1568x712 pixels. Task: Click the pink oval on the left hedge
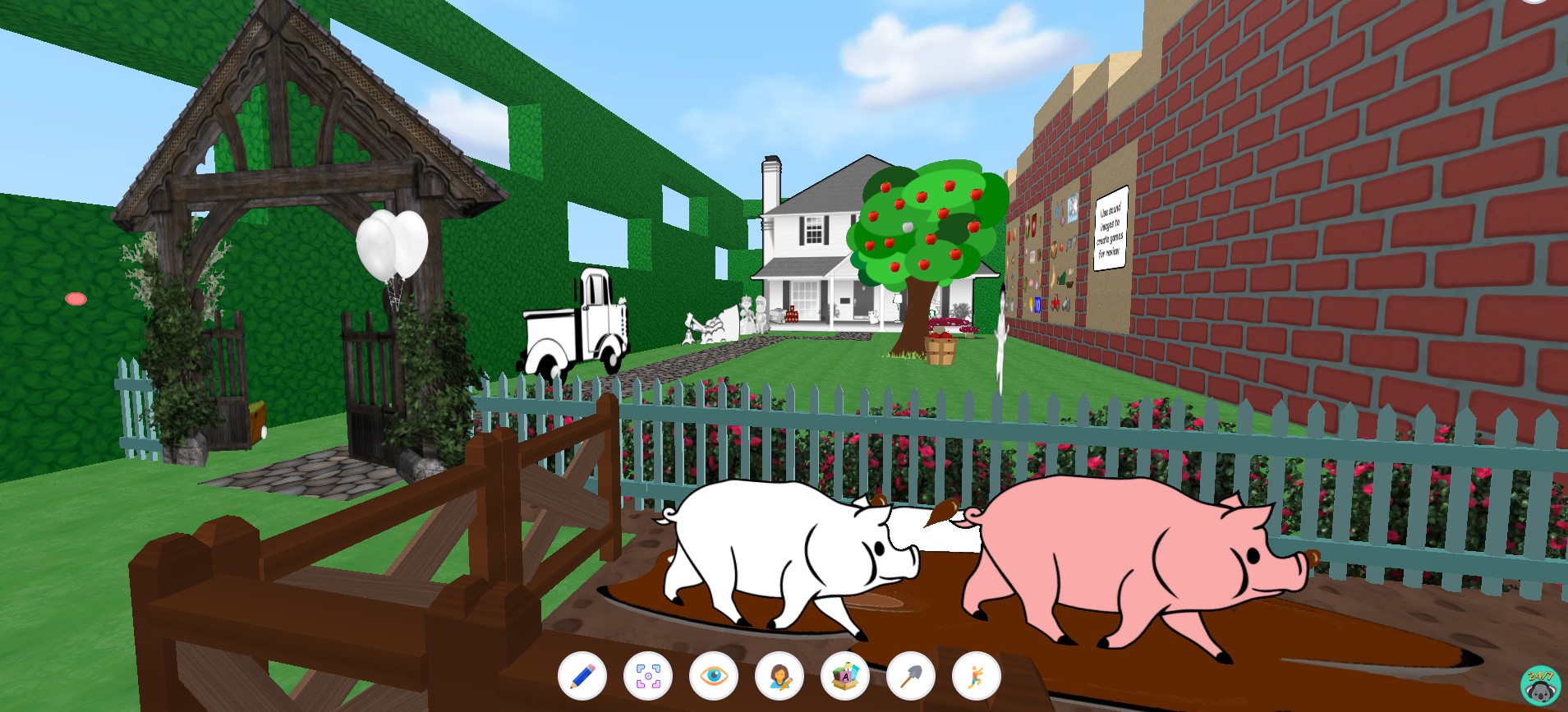tap(76, 300)
